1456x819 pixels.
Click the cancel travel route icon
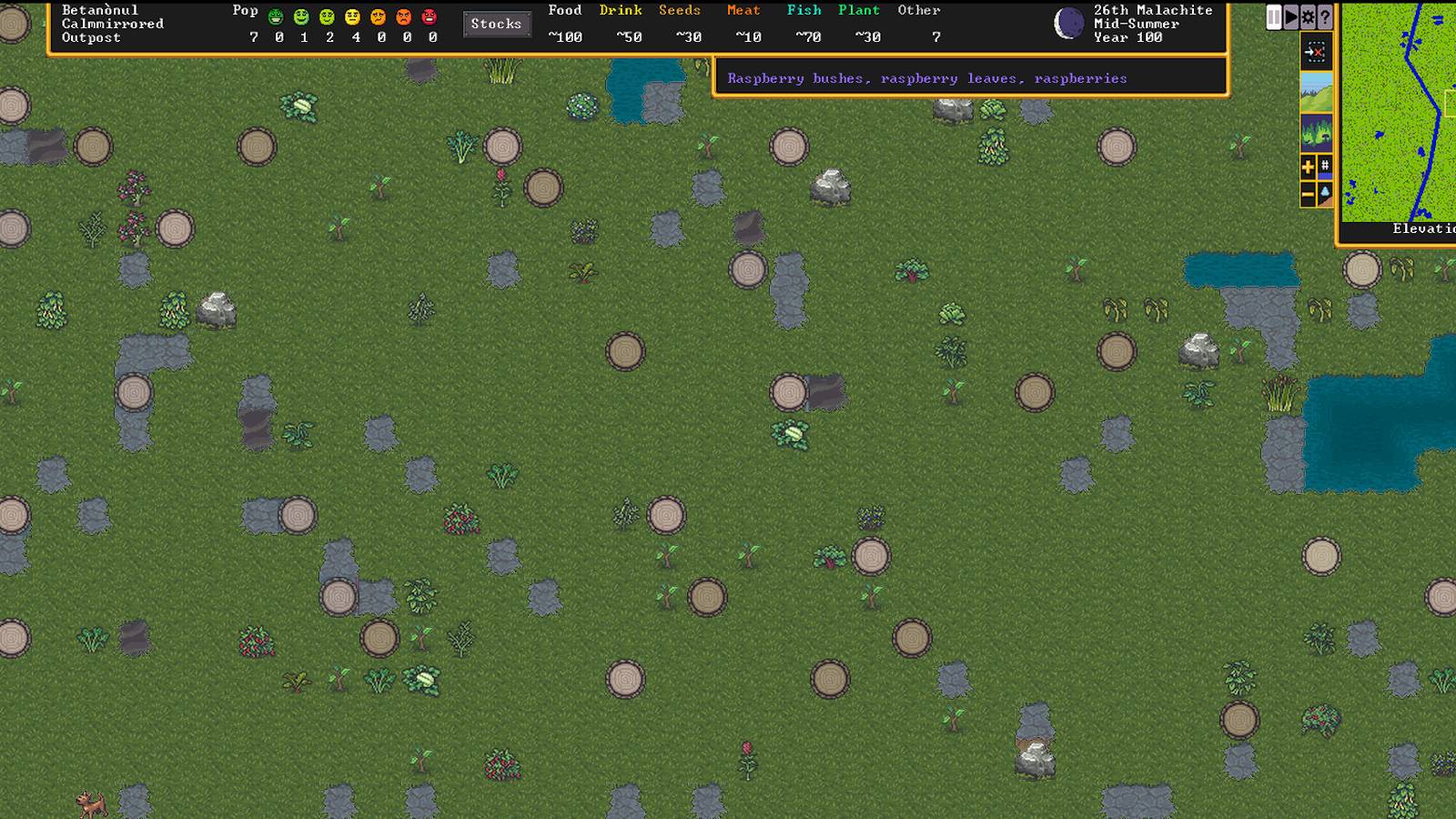pos(1317,52)
